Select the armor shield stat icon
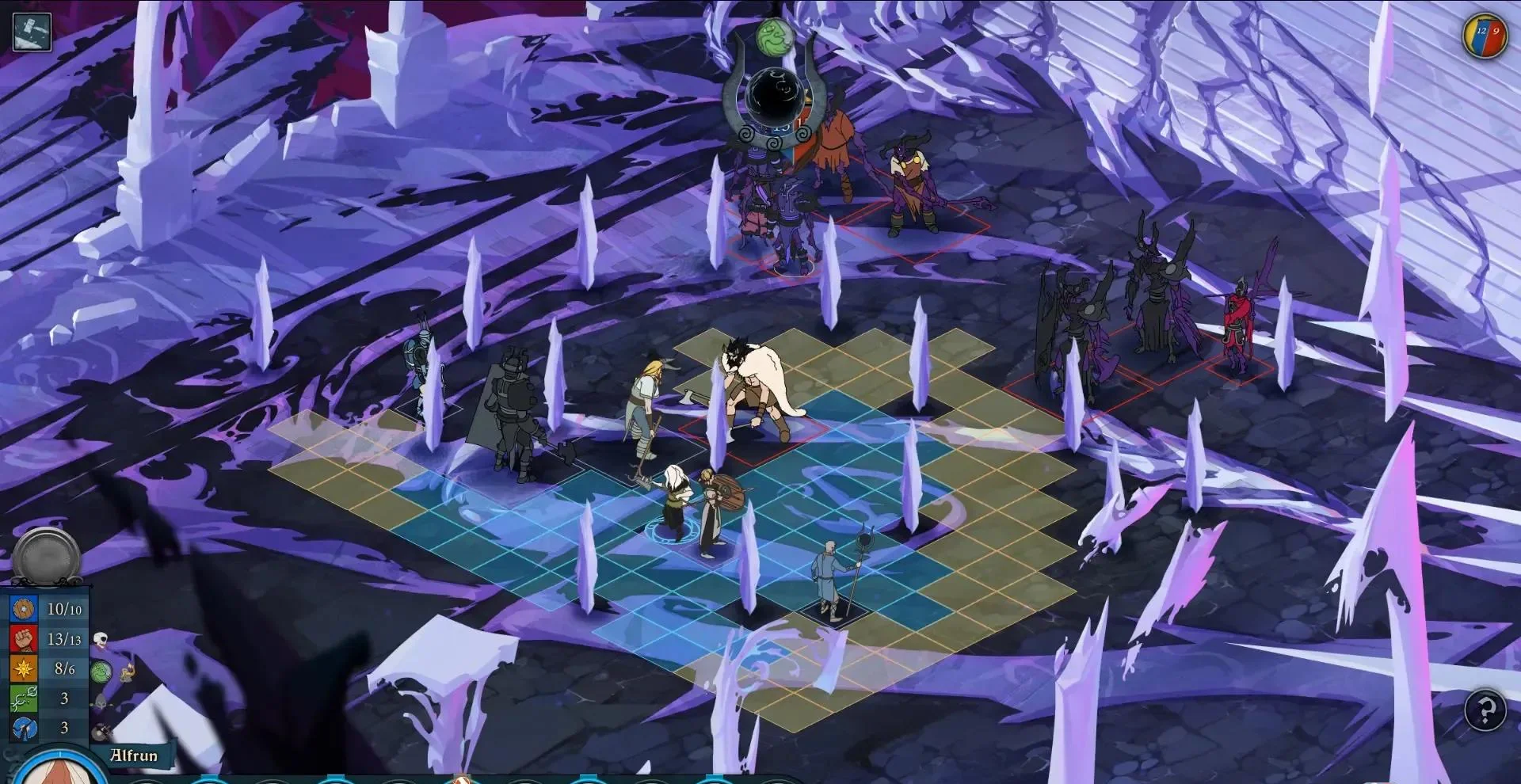Viewport: 1521px width, 784px height. [x=23, y=607]
